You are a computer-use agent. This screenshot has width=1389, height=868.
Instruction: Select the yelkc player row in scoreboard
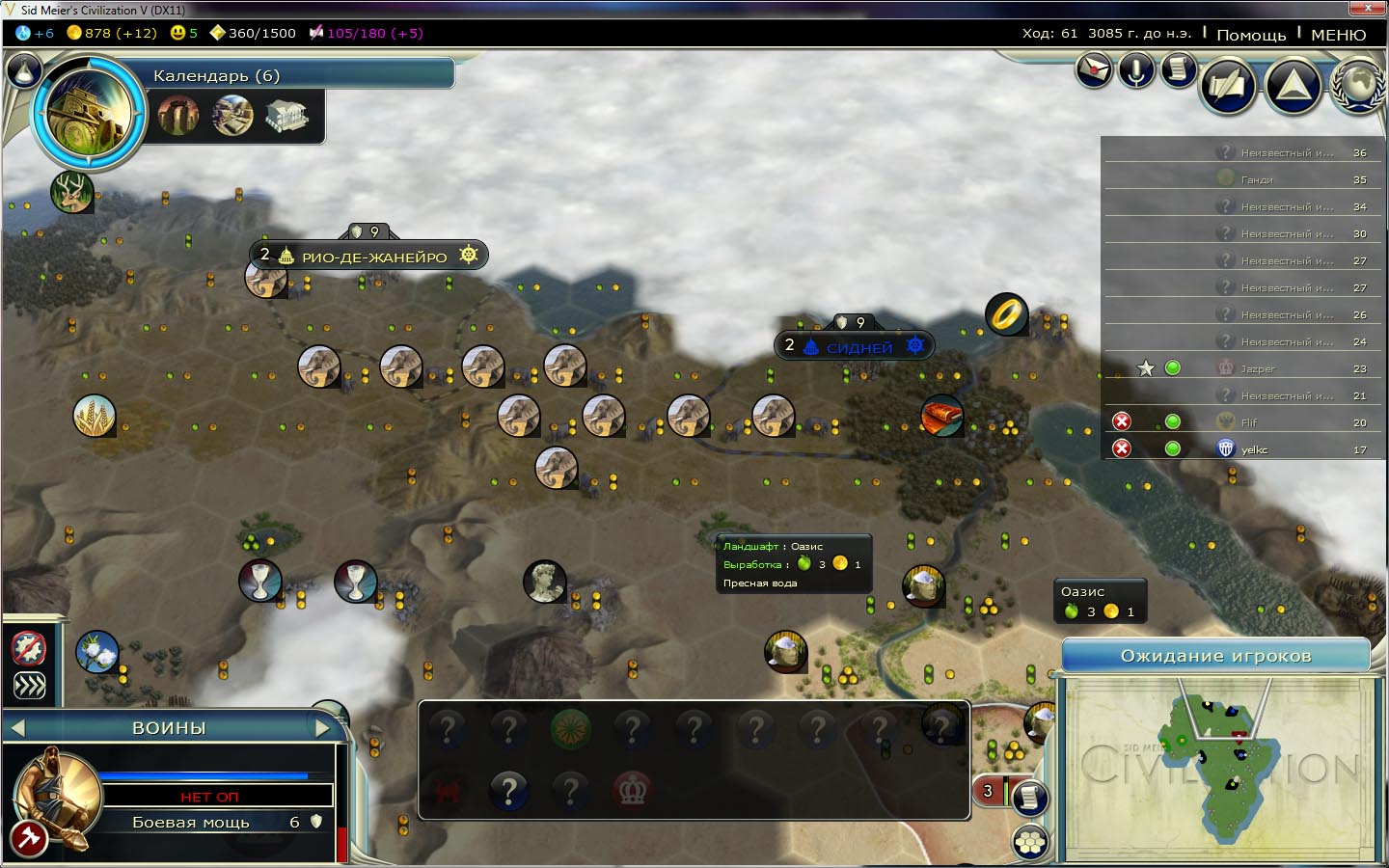pyautogui.click(x=1254, y=449)
